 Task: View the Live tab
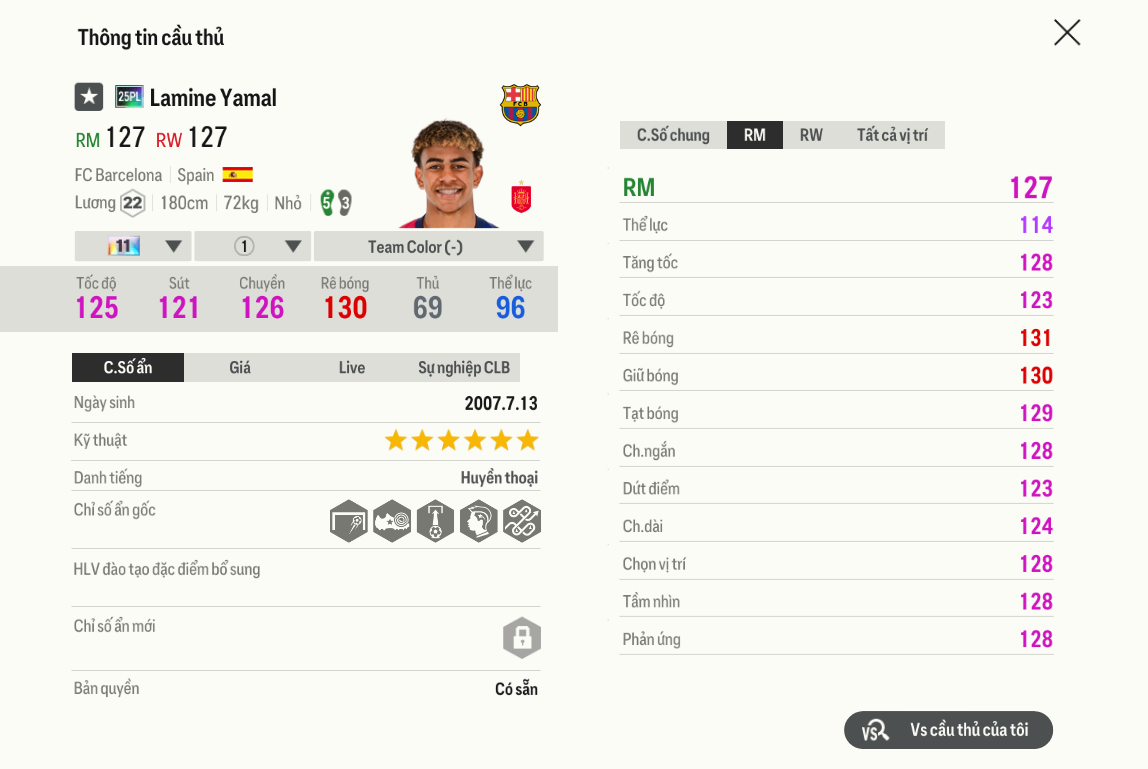(352, 368)
